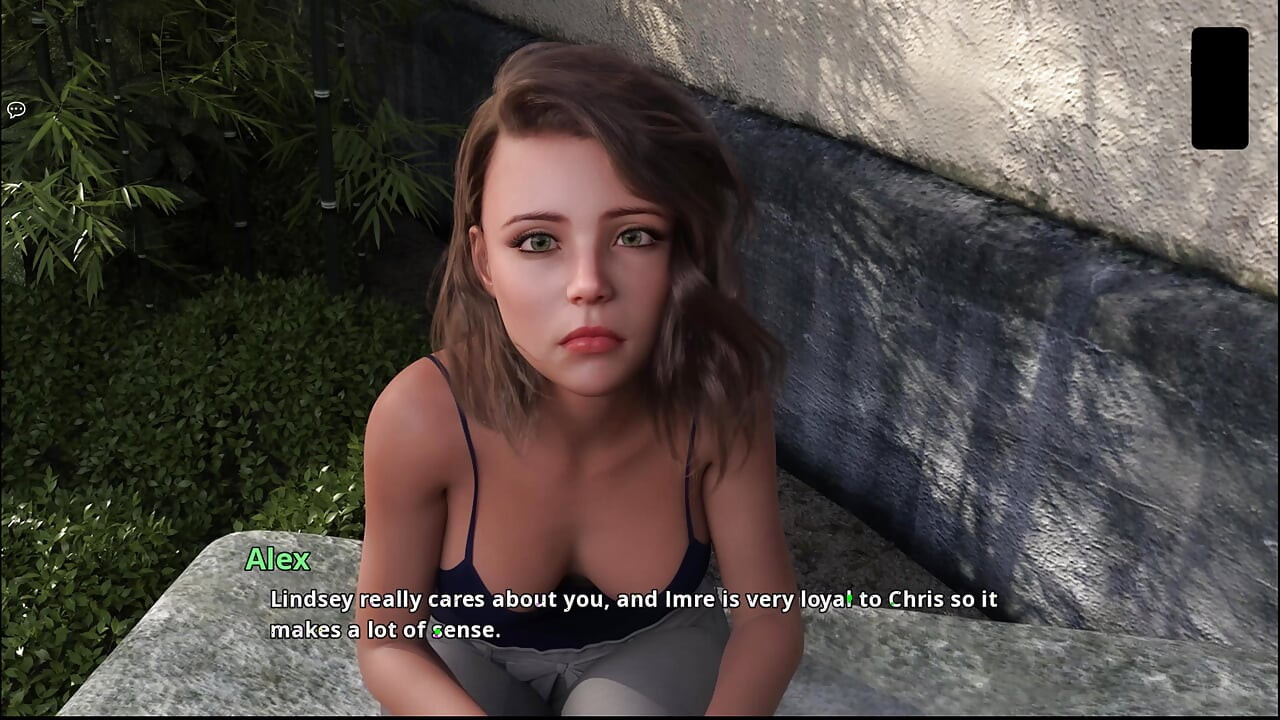The image size is (1280, 720).
Task: Open the black smartphone icon
Action: tap(1219, 88)
